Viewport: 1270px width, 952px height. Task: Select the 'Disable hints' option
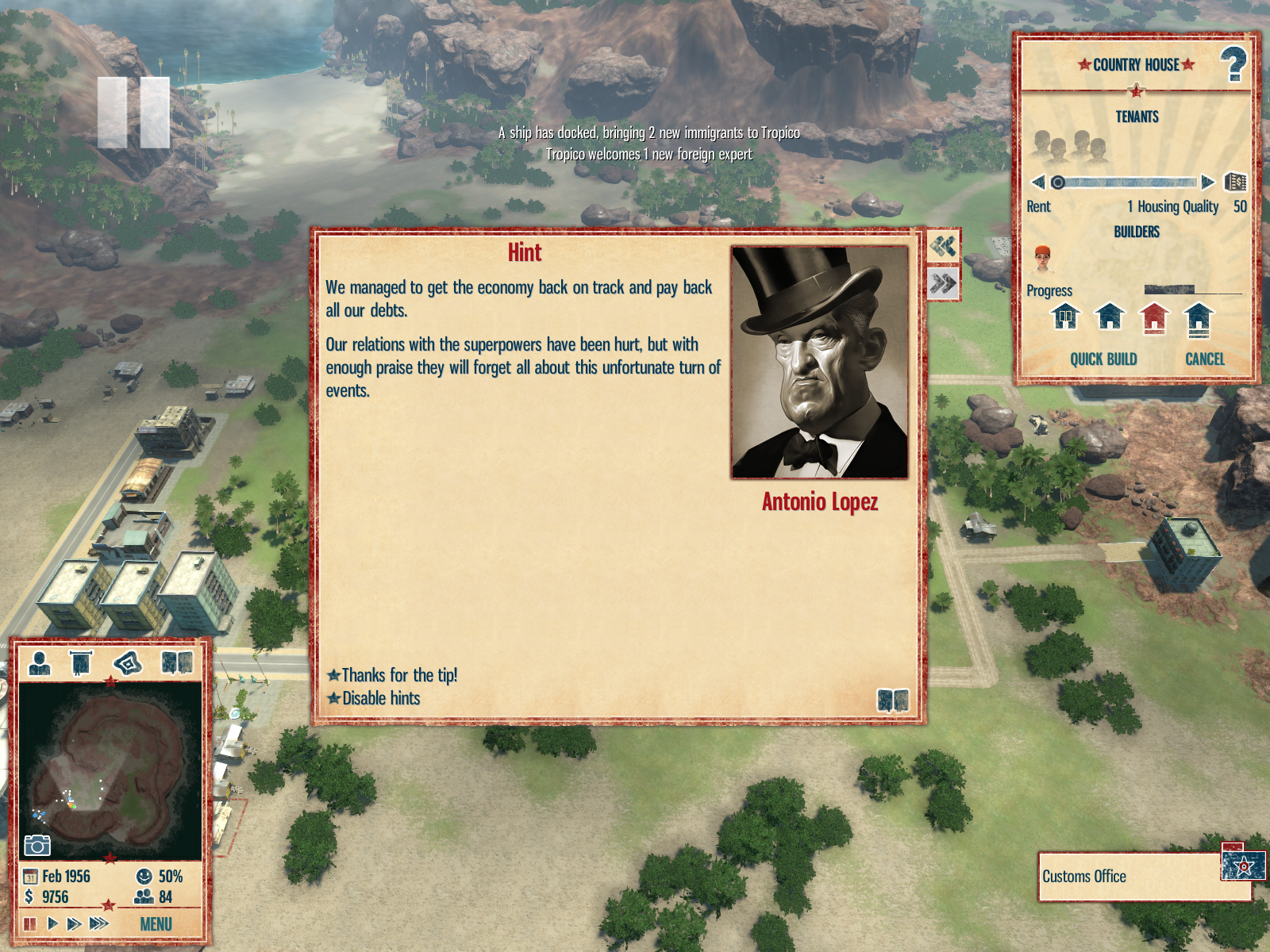[x=380, y=698]
